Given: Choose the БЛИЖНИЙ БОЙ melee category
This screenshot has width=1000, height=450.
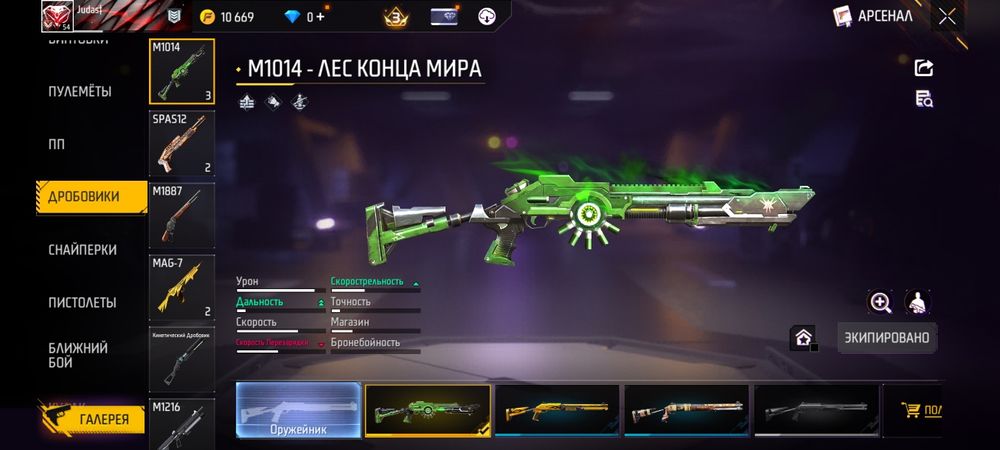Looking at the screenshot, I should (x=78, y=354).
